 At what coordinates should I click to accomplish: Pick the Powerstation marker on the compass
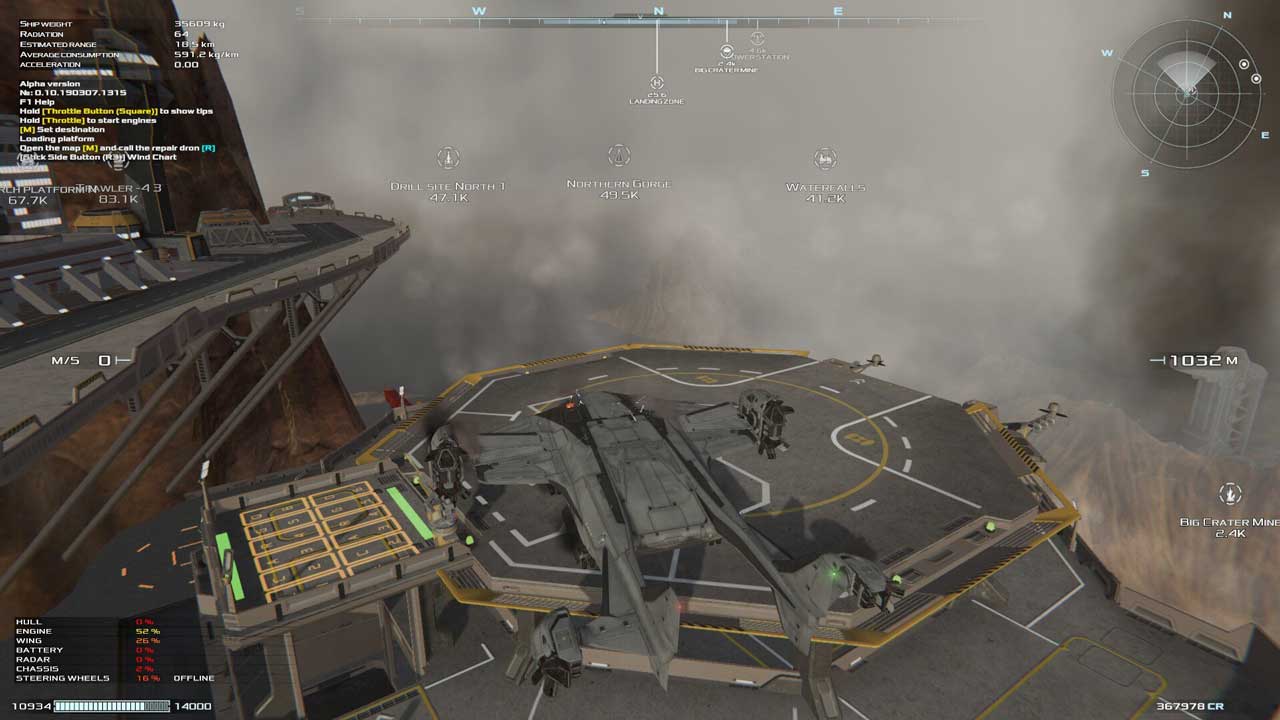[757, 39]
